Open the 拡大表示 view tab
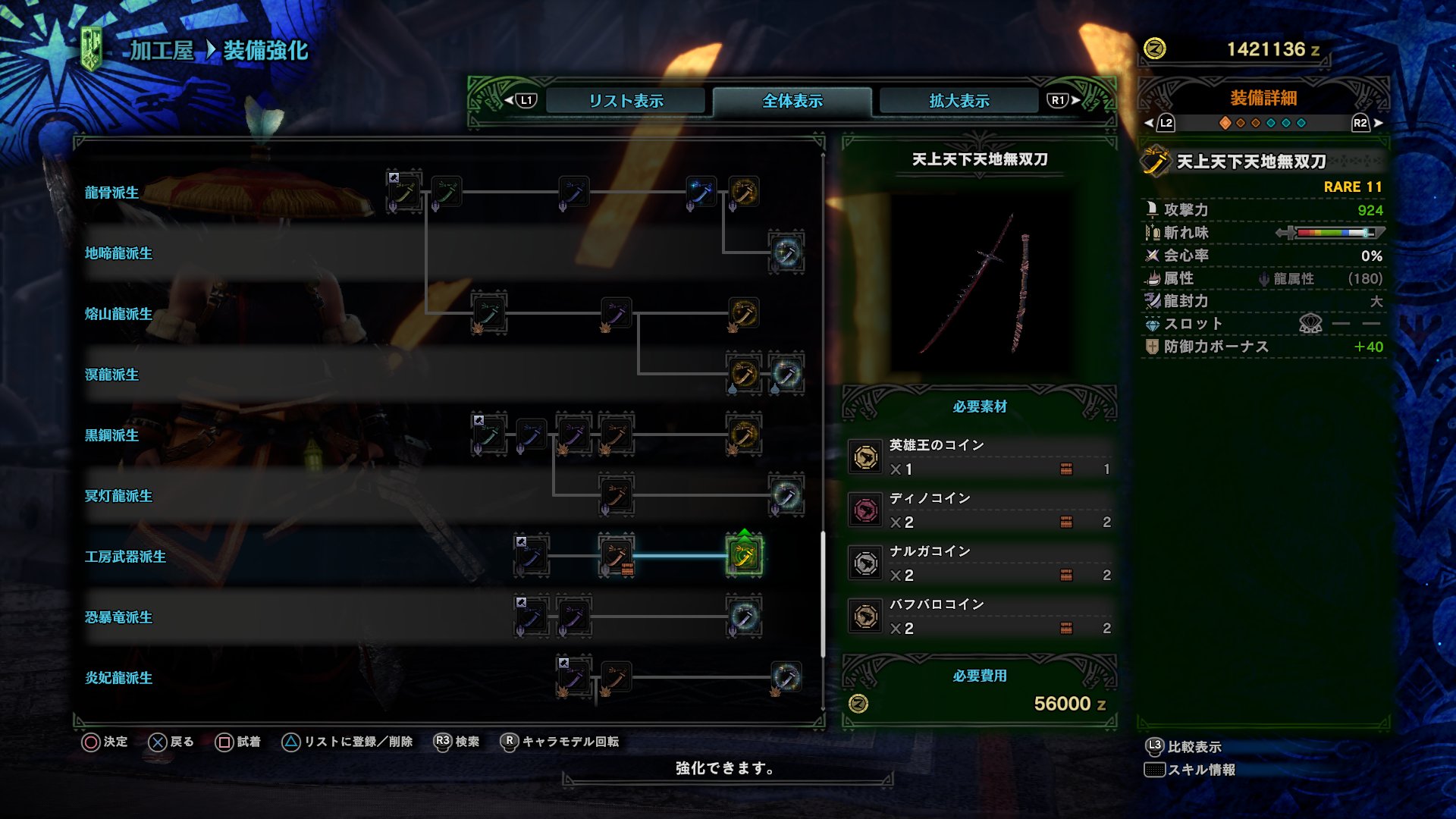Viewport: 1456px width, 819px height. 959,101
